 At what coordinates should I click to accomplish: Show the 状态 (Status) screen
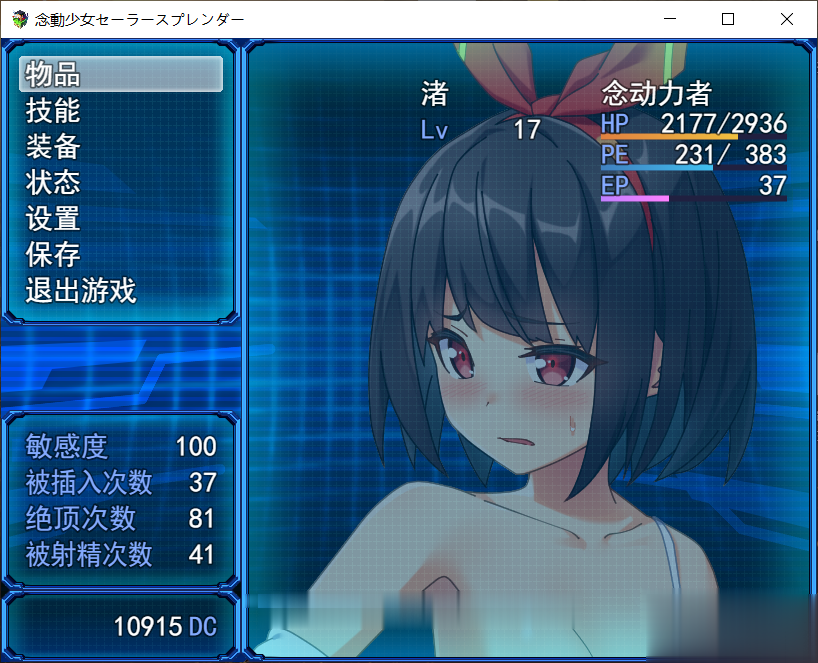click(120, 183)
